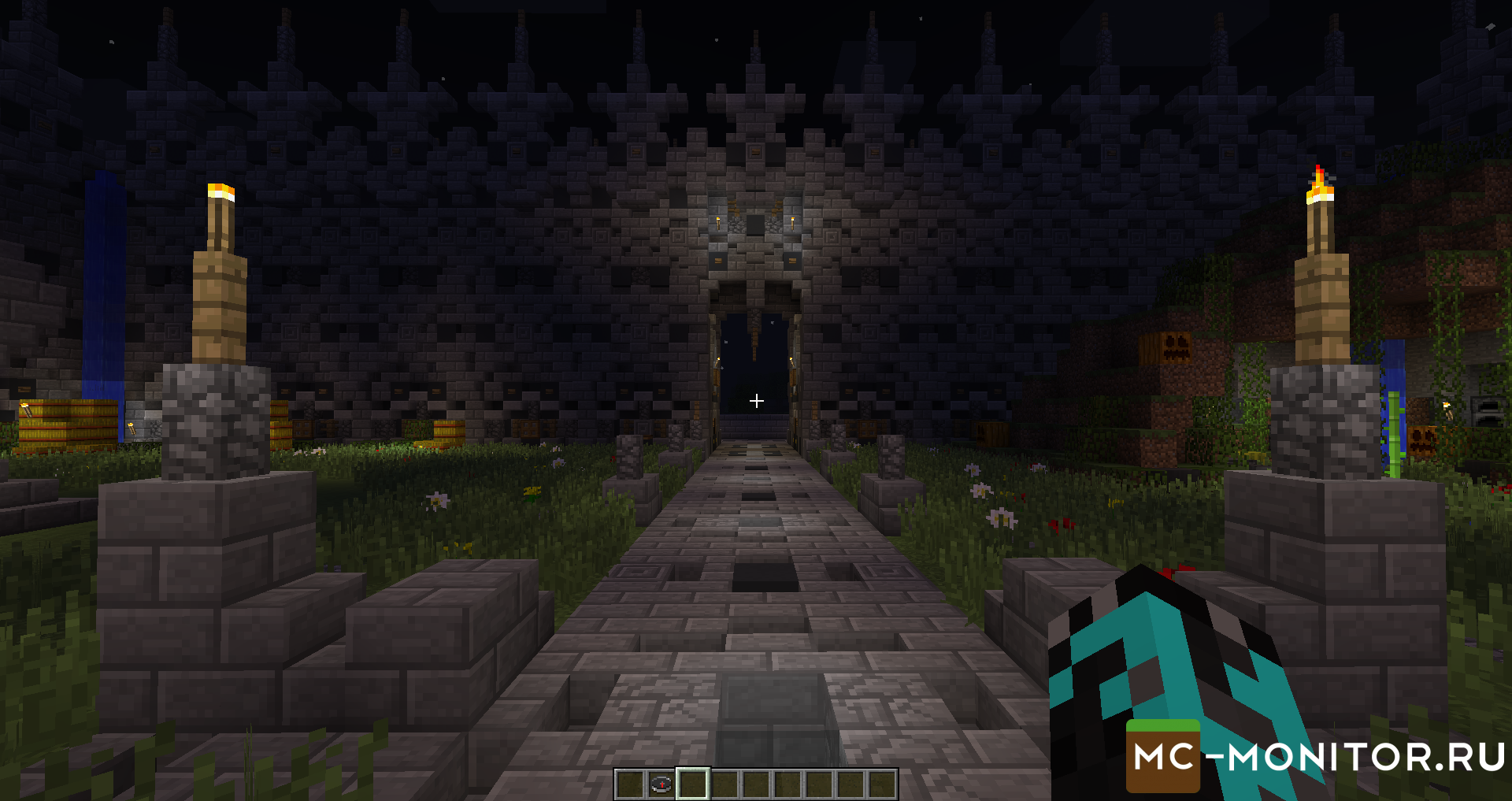
Task: Click the highlighted selected hotbar slot
Action: coord(693,784)
